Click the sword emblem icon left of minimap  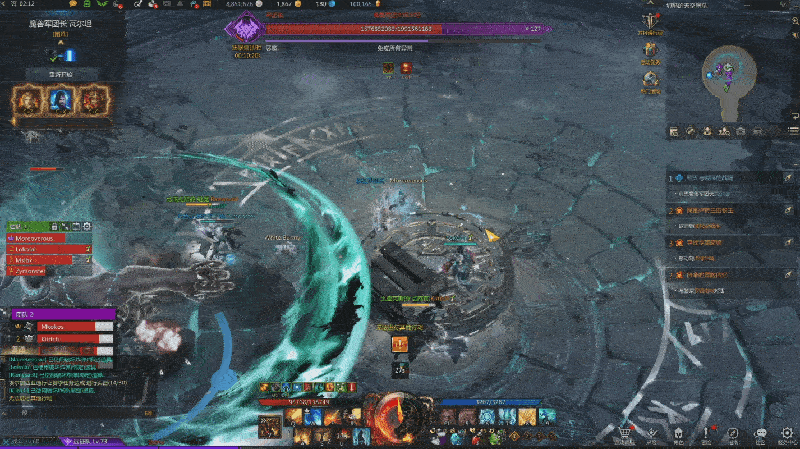click(652, 22)
